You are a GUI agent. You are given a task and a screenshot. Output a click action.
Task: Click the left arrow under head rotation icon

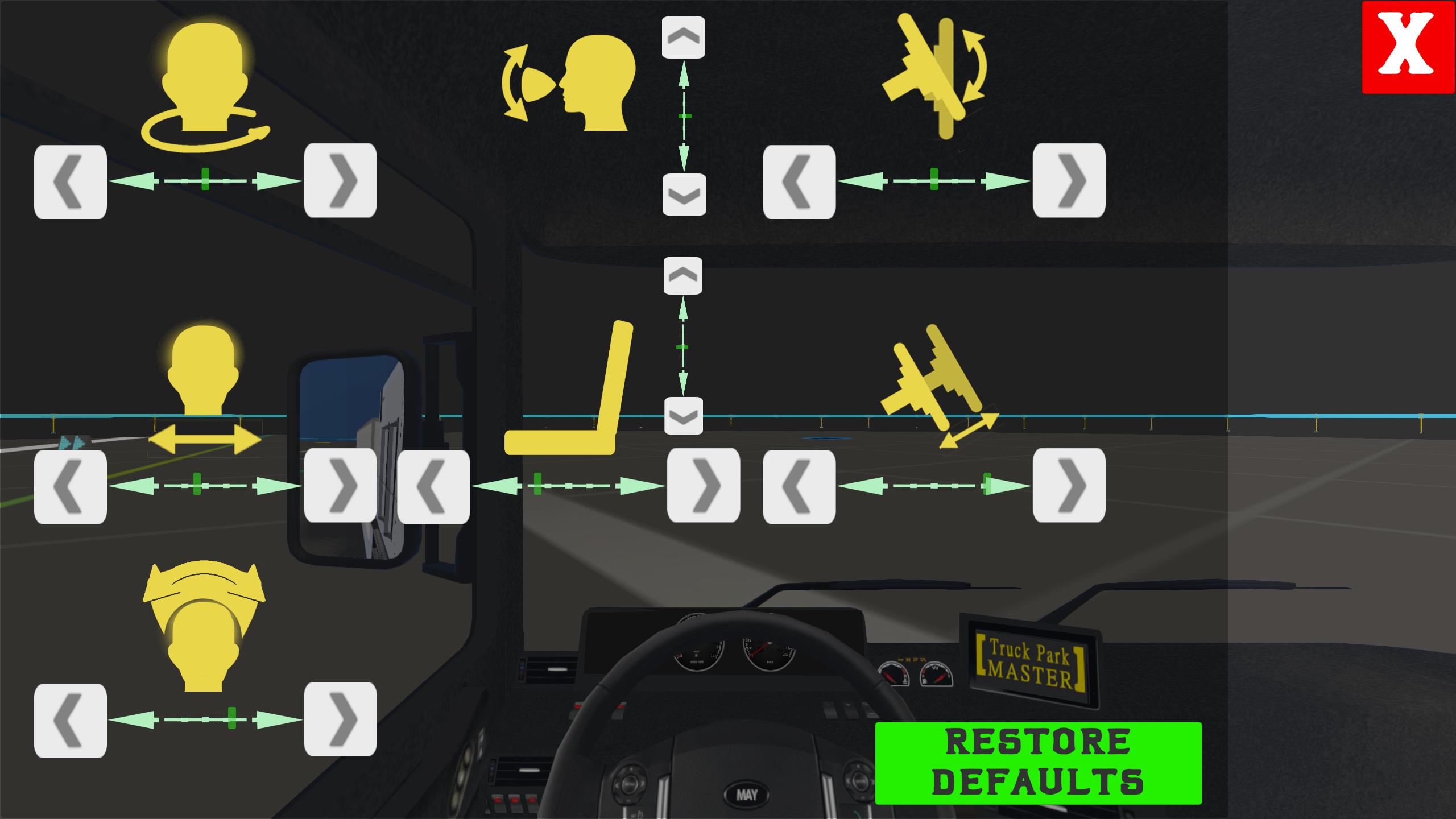(x=69, y=182)
